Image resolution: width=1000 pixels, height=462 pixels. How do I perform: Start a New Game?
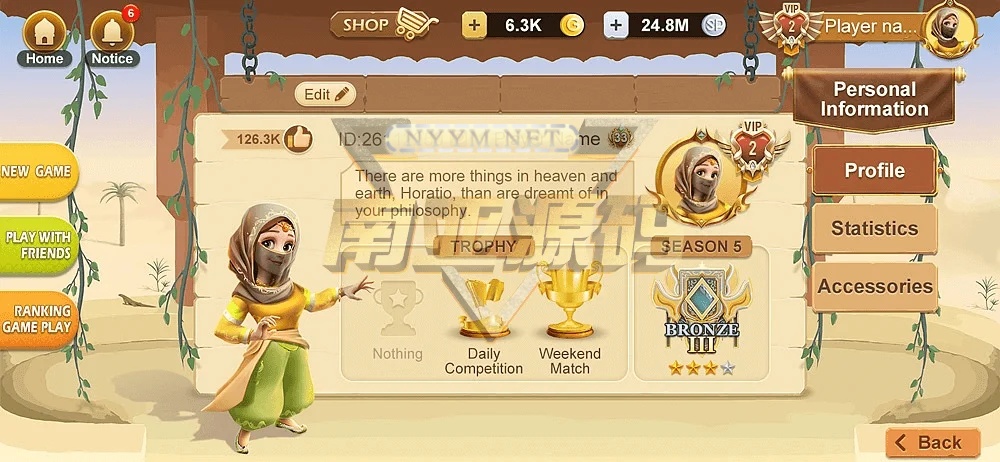point(36,172)
